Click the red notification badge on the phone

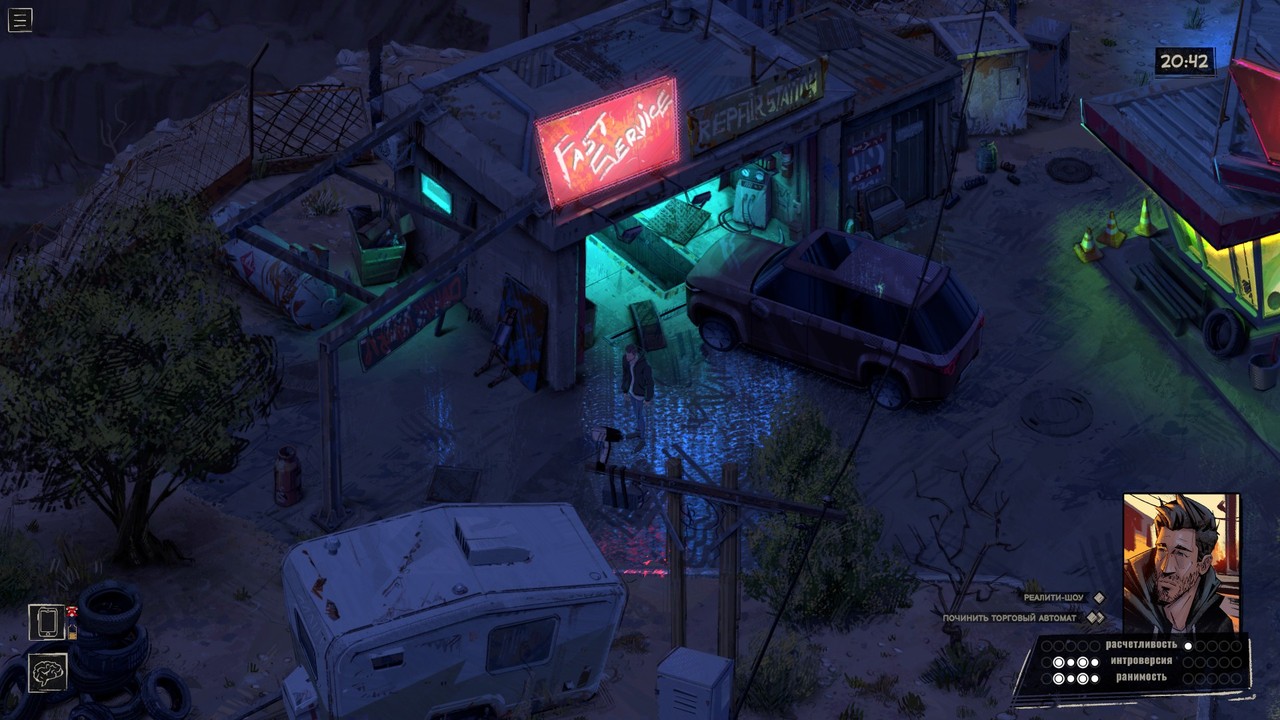pyautogui.click(x=72, y=611)
